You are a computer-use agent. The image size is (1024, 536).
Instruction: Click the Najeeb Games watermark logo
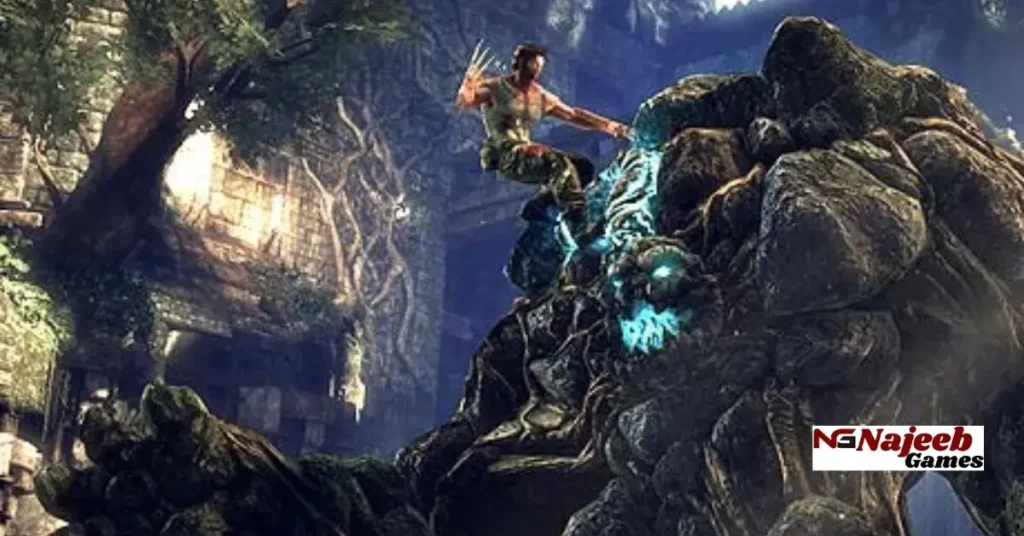tap(897, 447)
